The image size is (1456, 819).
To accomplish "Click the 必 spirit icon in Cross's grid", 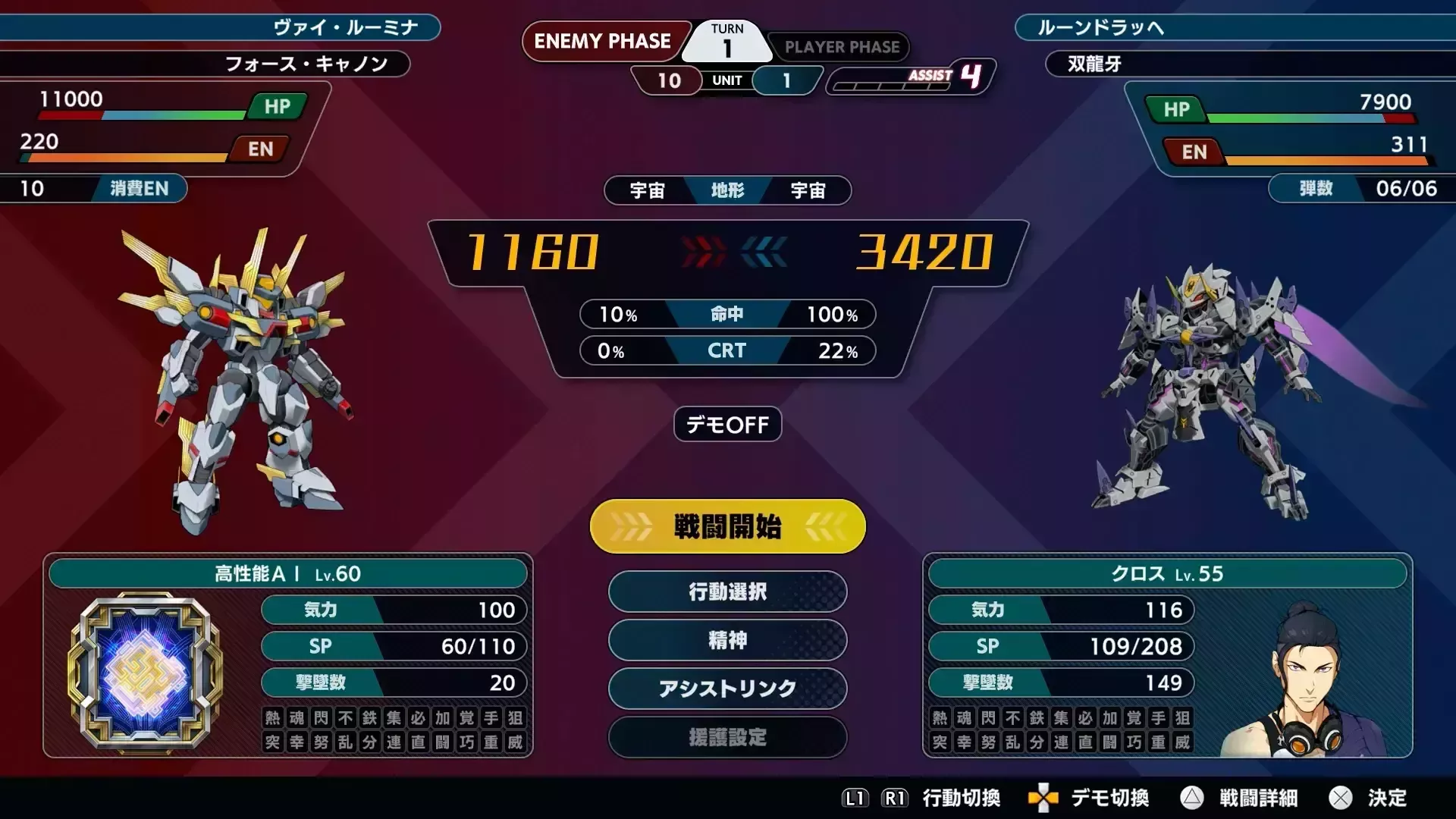I will point(1085,718).
